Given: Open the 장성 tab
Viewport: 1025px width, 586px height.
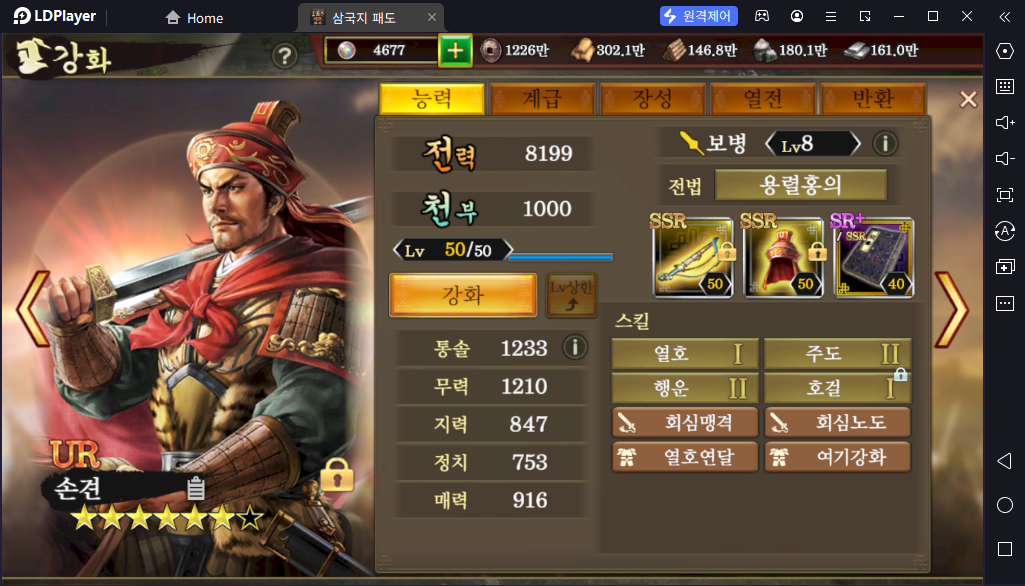Looking at the screenshot, I should [652, 99].
